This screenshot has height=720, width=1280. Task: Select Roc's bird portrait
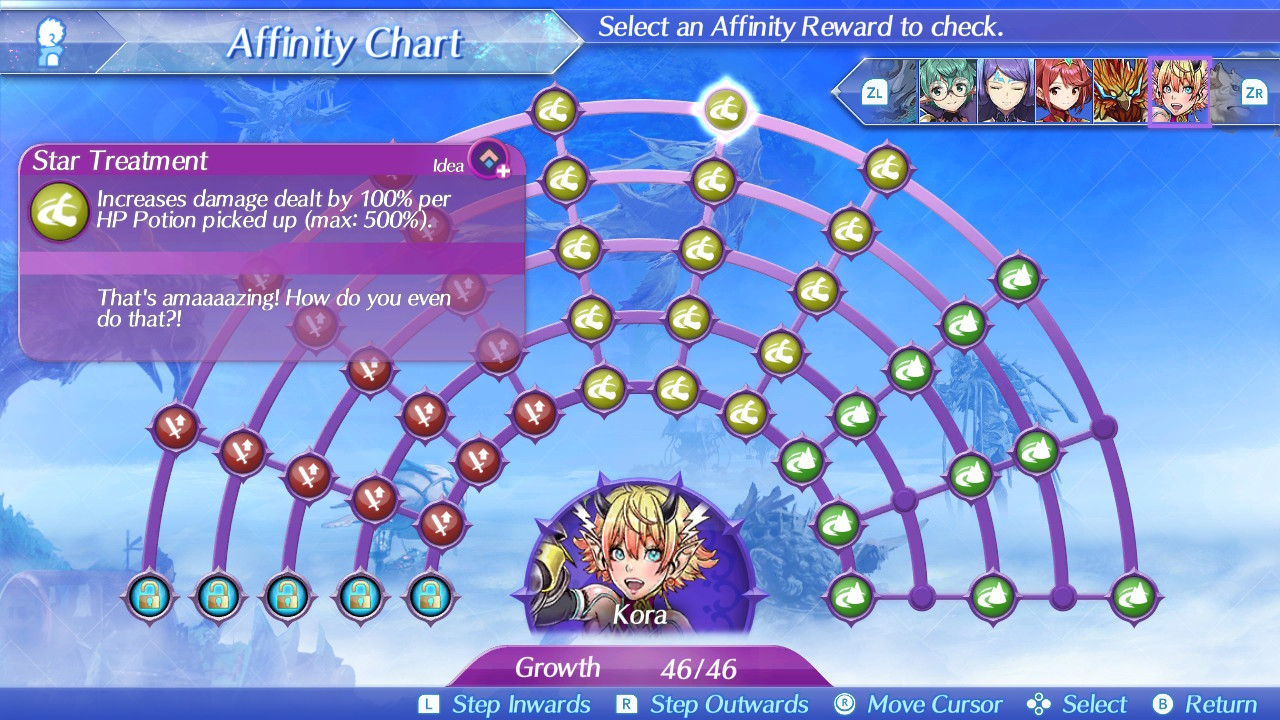pos(1118,91)
